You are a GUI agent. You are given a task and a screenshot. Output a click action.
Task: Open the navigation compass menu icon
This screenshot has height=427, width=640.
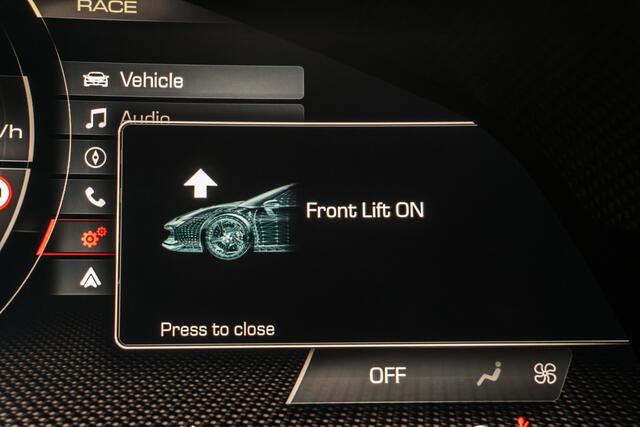pos(96,157)
